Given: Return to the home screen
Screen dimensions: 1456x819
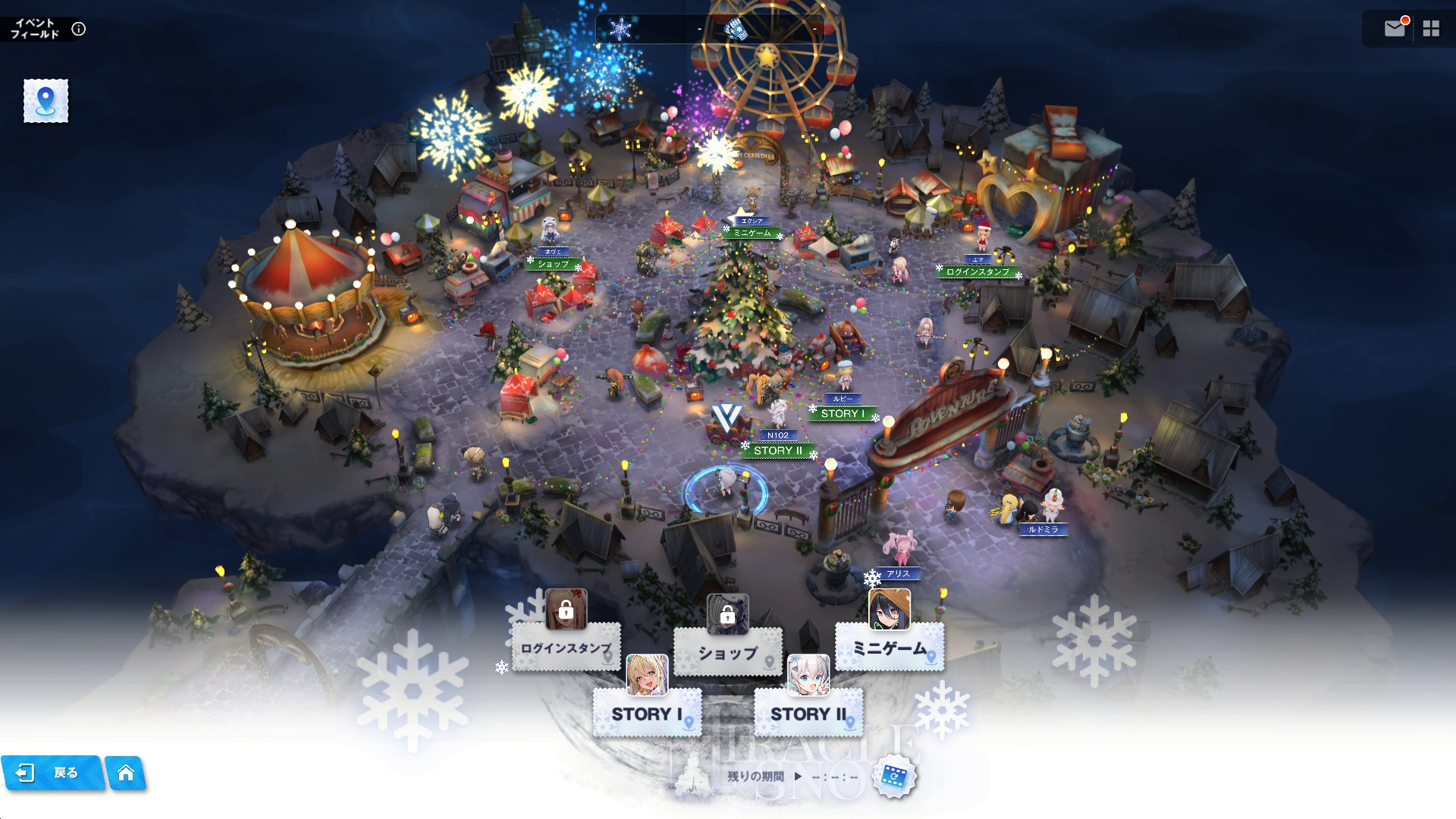Looking at the screenshot, I should [126, 773].
